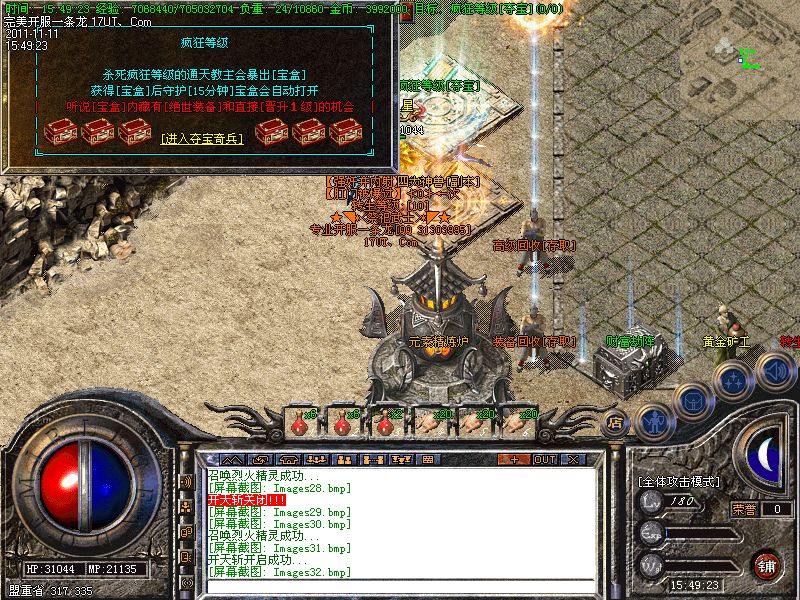Toggle the 全体攻击模式 attack mode label
The height and width of the screenshot is (600, 800).
point(680,481)
